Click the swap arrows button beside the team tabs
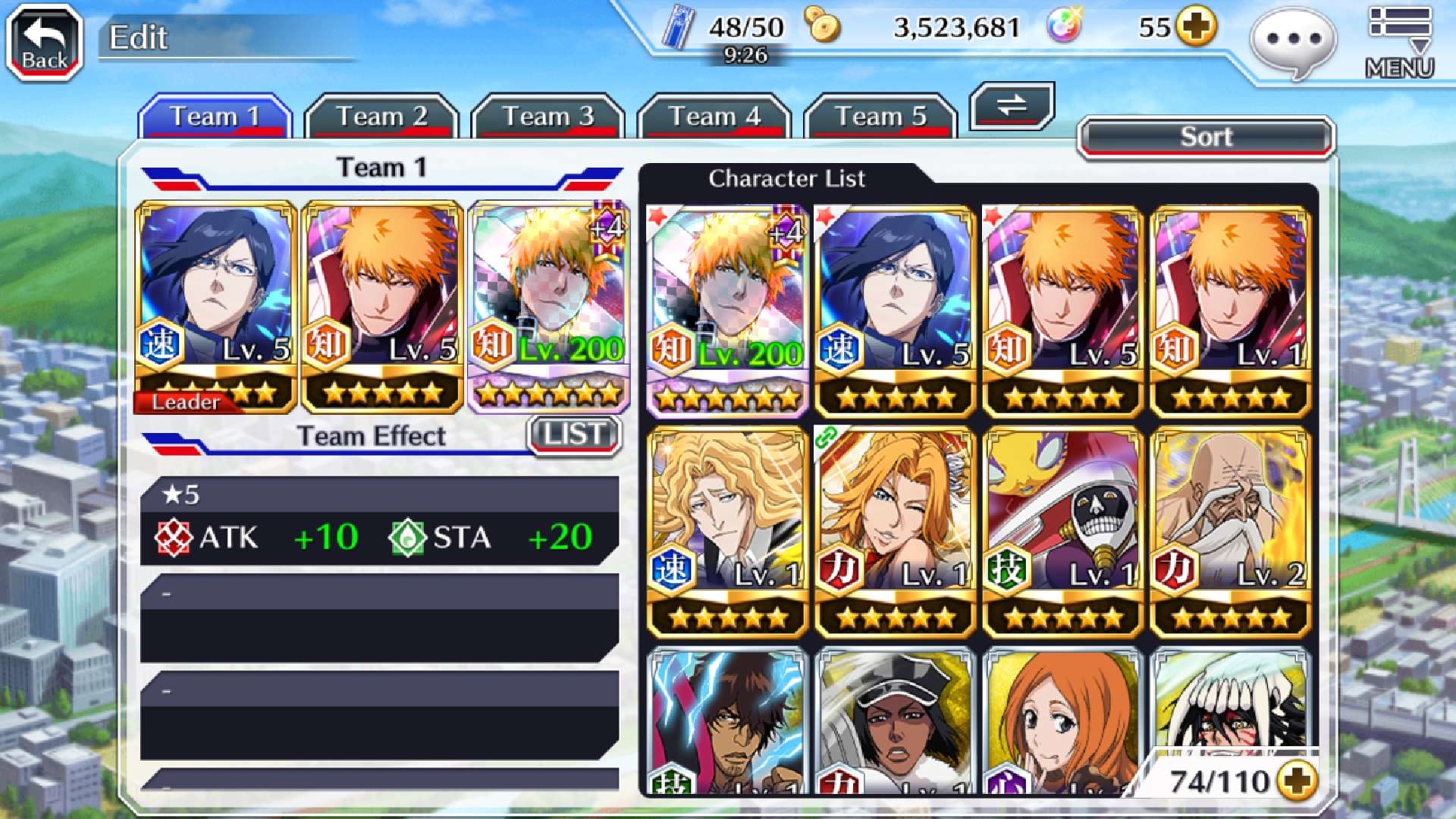This screenshot has height=819, width=1456. pyautogui.click(x=1012, y=105)
